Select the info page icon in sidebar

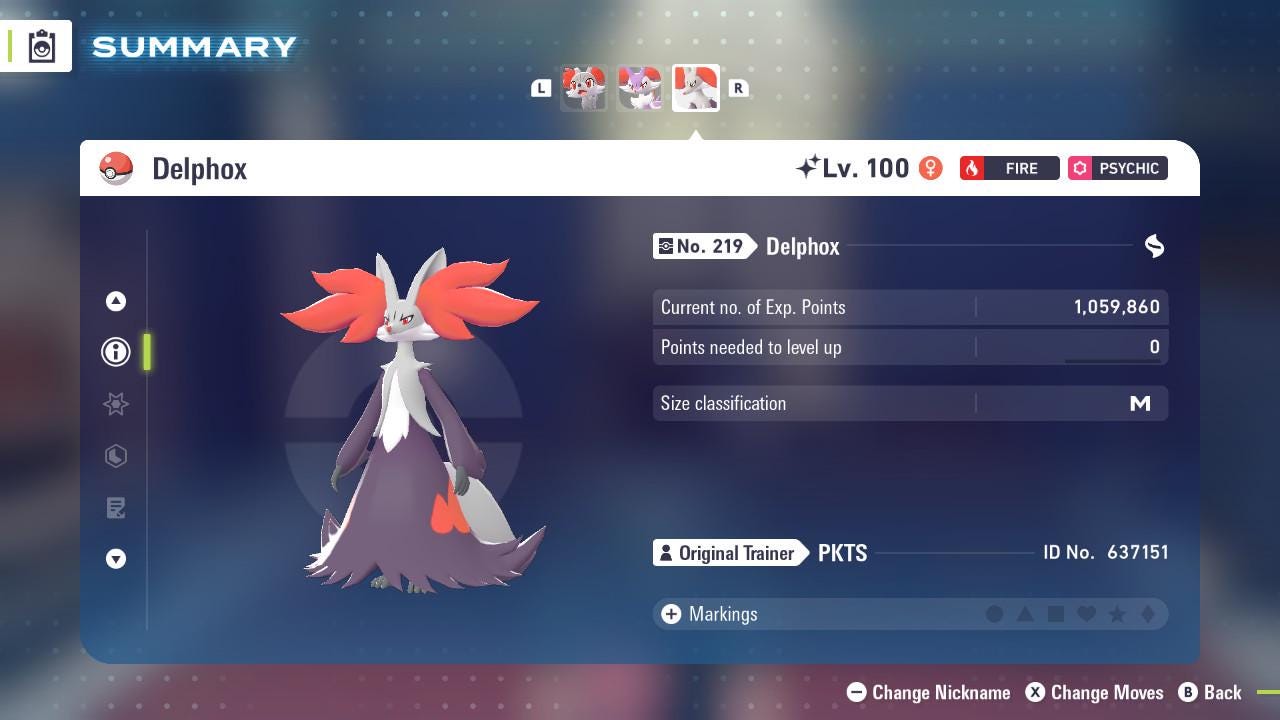coord(116,351)
